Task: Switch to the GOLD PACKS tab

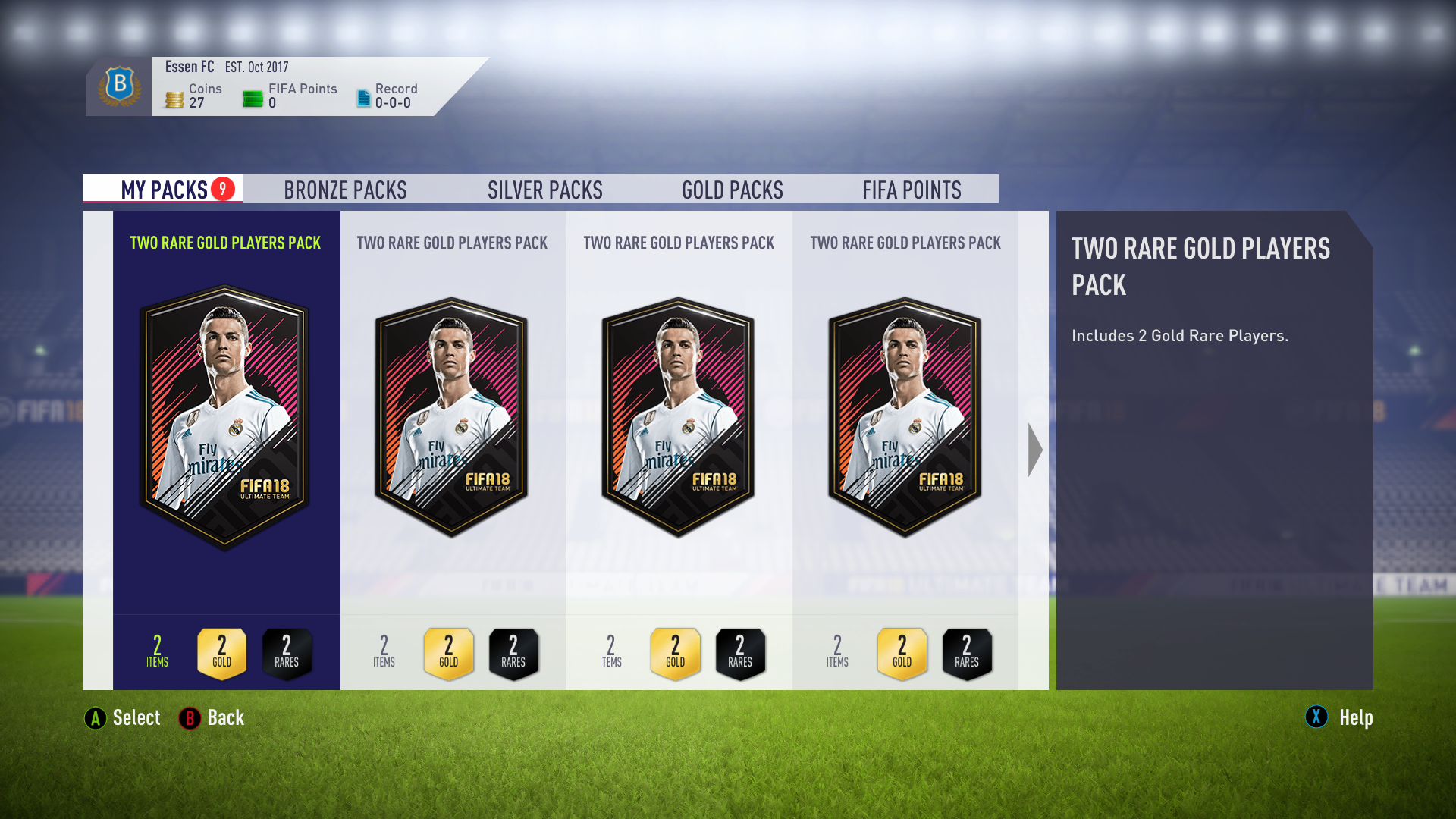Action: pyautogui.click(x=732, y=190)
